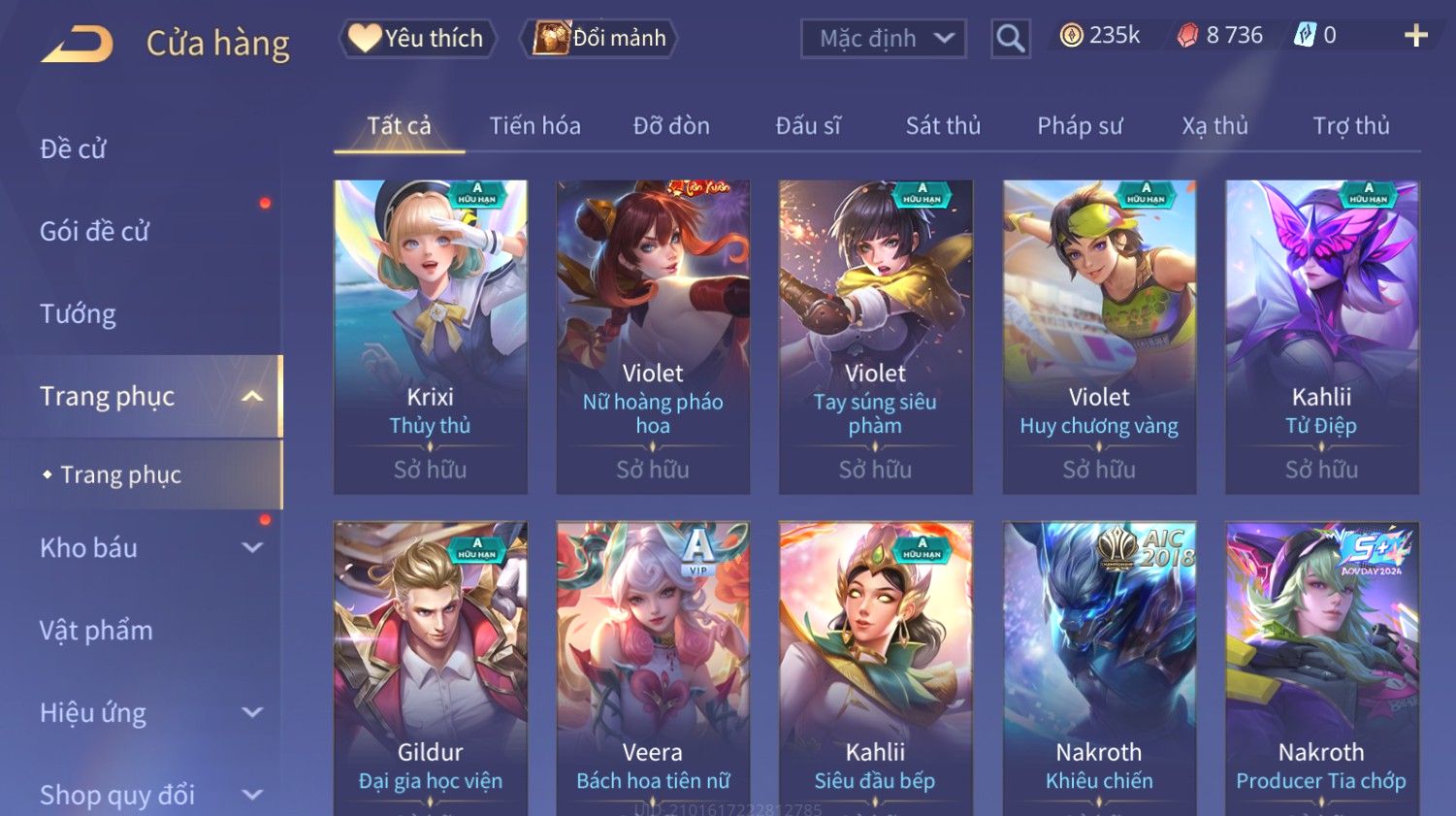The width and height of the screenshot is (1456, 816).
Task: Select the Veera Bách hoa tiên nữ card
Action: pos(653,668)
